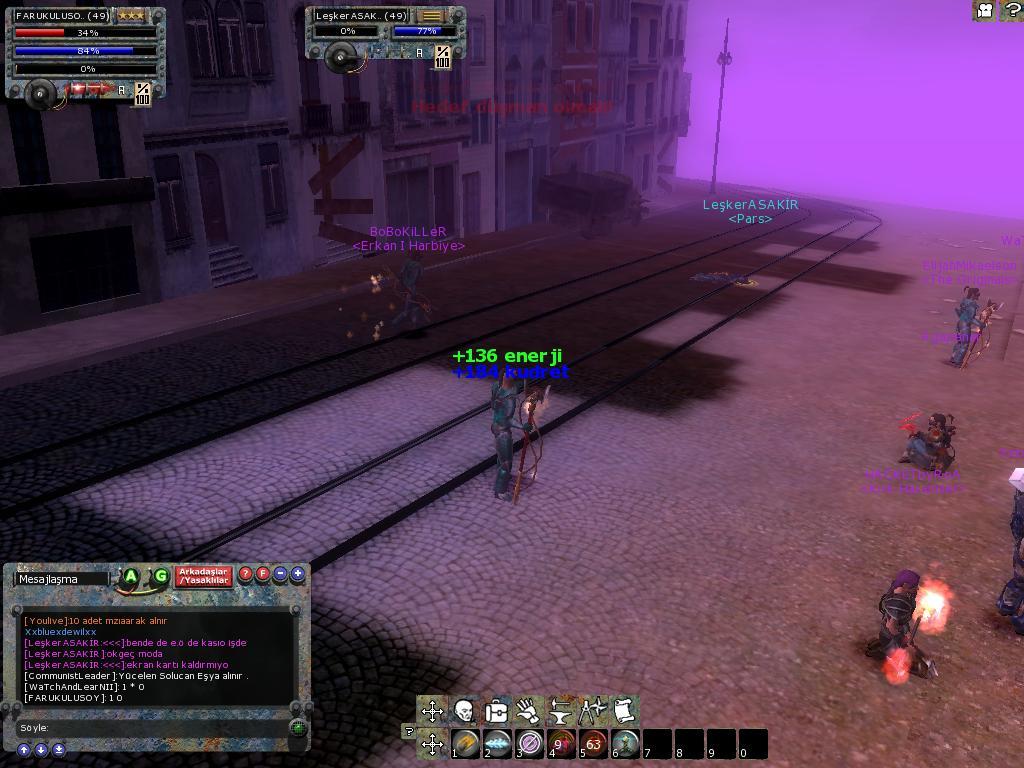This screenshot has width=1024, height=768.
Task: Enlarge chat window with the blue plus button
Action: point(297,575)
